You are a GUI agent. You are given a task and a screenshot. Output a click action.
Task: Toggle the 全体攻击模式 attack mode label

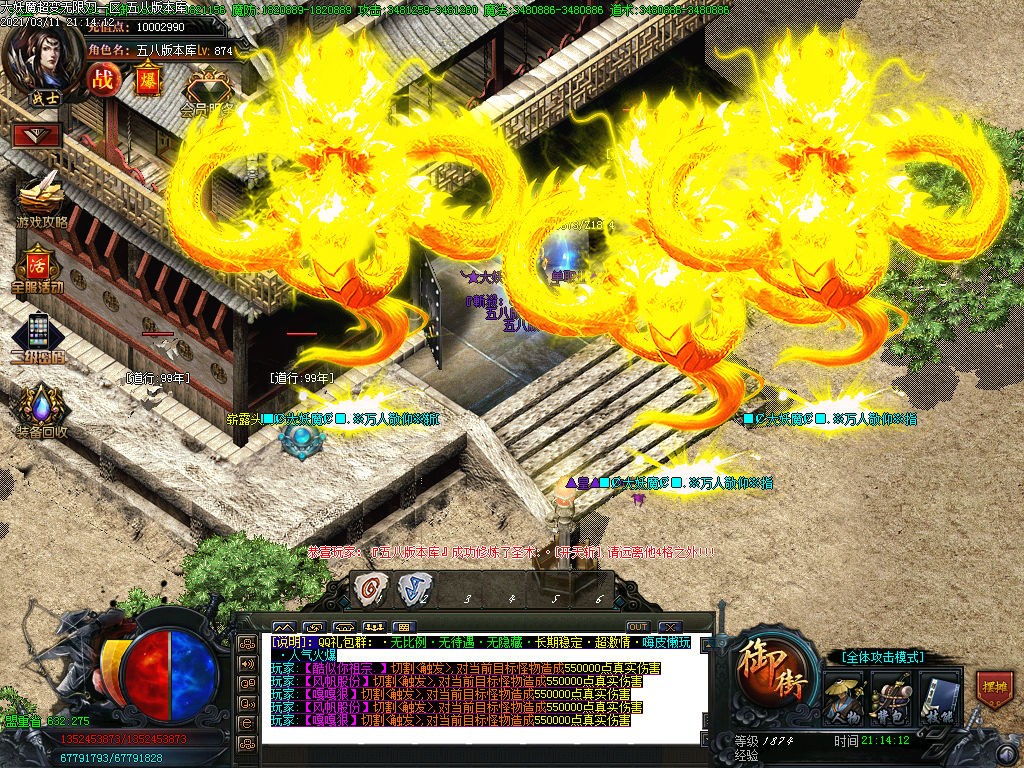pyautogui.click(x=875, y=657)
